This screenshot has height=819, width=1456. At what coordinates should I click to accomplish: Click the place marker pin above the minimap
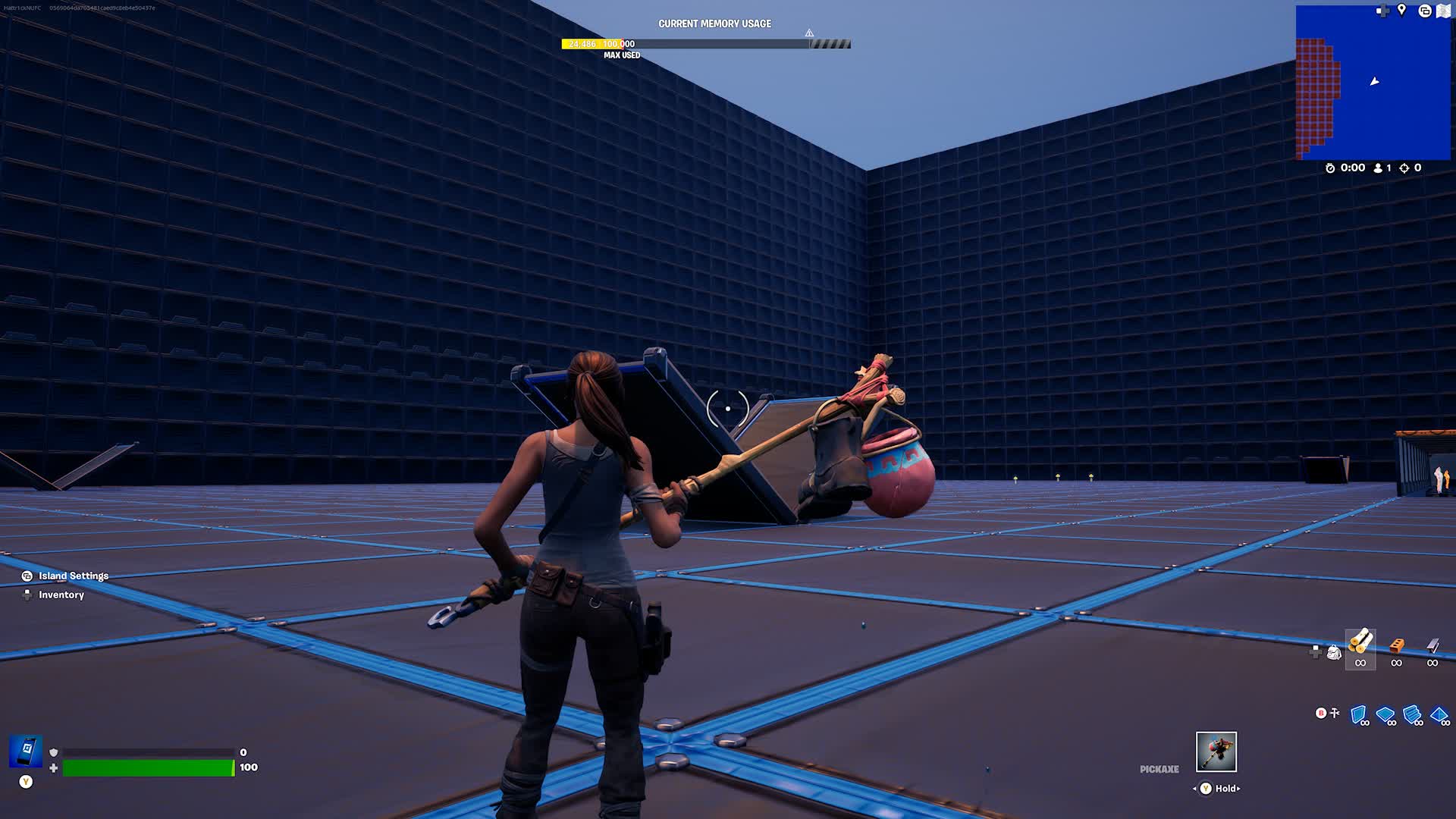[x=1401, y=11]
